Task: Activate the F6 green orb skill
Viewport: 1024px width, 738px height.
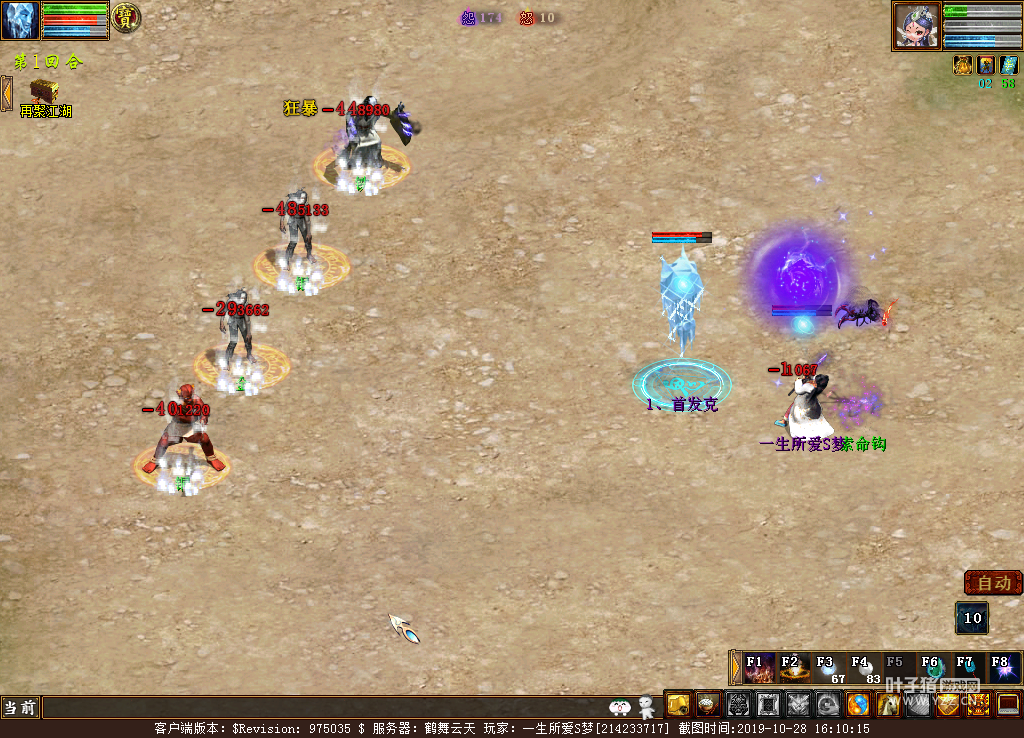Action: coord(933,668)
